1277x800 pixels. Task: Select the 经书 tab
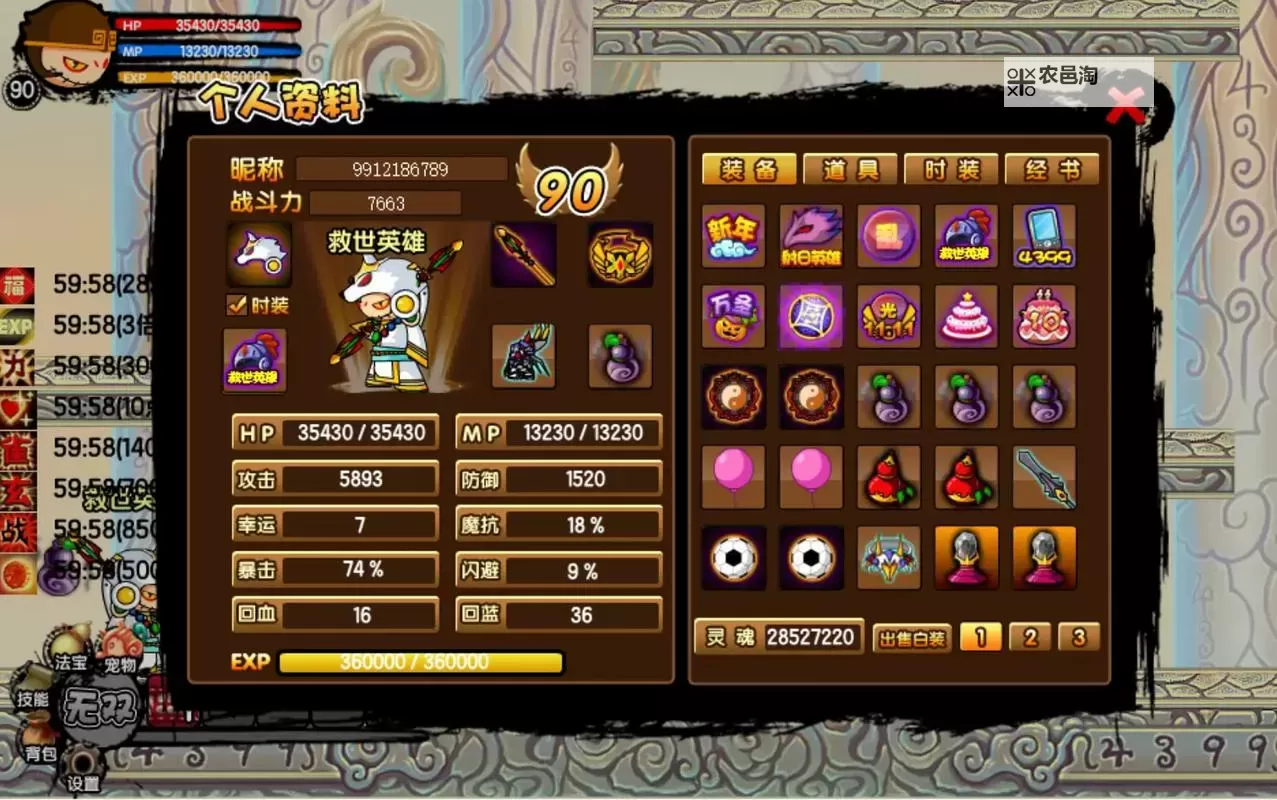coord(1052,170)
